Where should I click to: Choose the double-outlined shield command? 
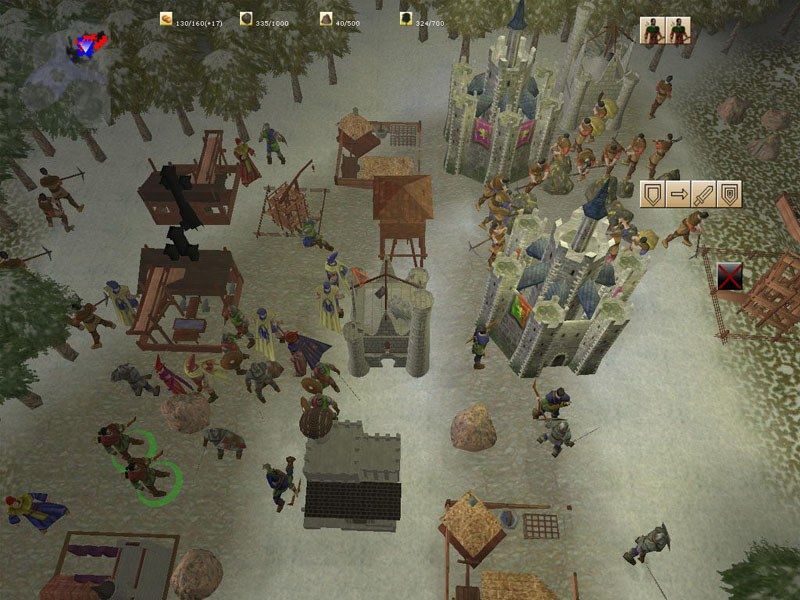[728, 193]
